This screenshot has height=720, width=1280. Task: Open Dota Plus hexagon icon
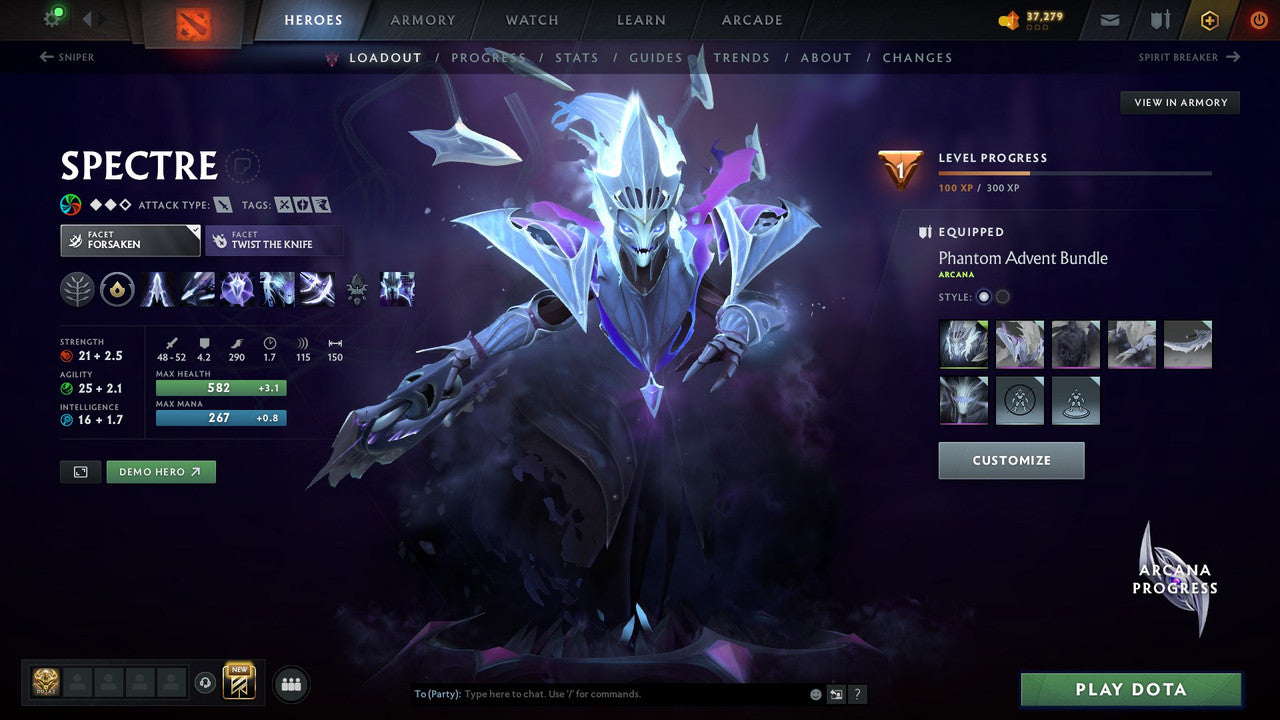tap(1209, 19)
